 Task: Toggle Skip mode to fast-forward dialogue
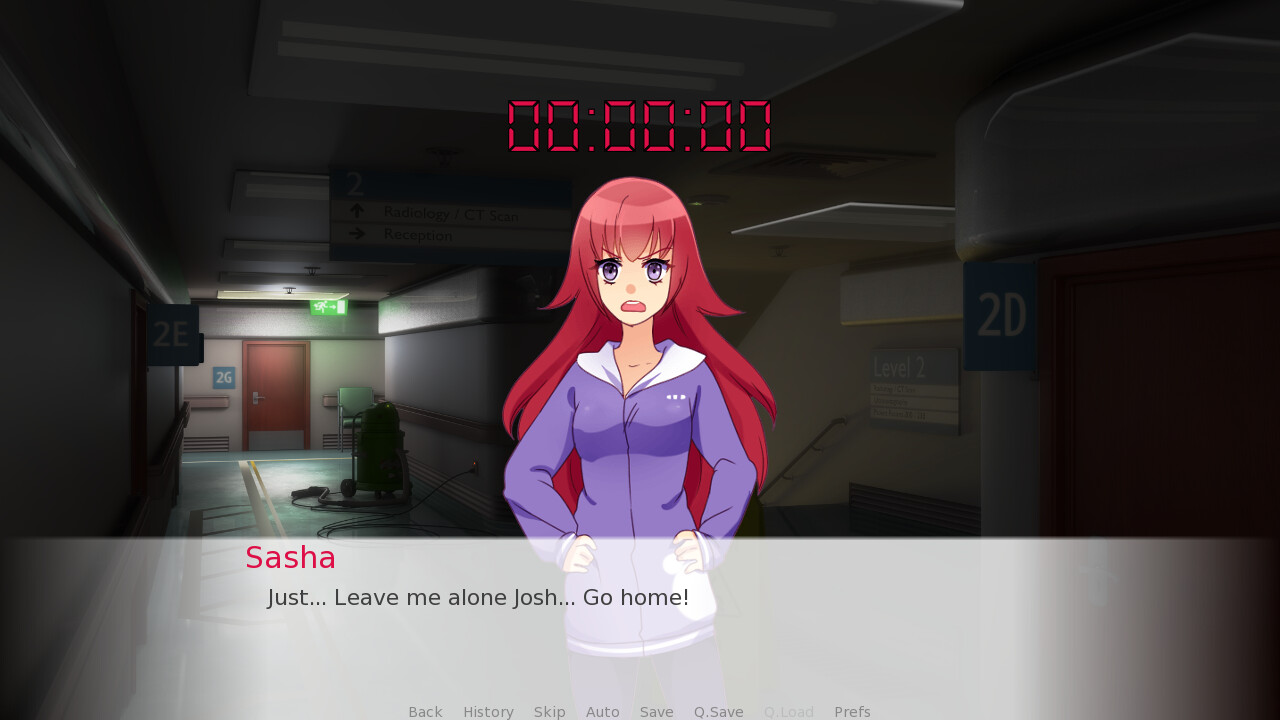[549, 711]
